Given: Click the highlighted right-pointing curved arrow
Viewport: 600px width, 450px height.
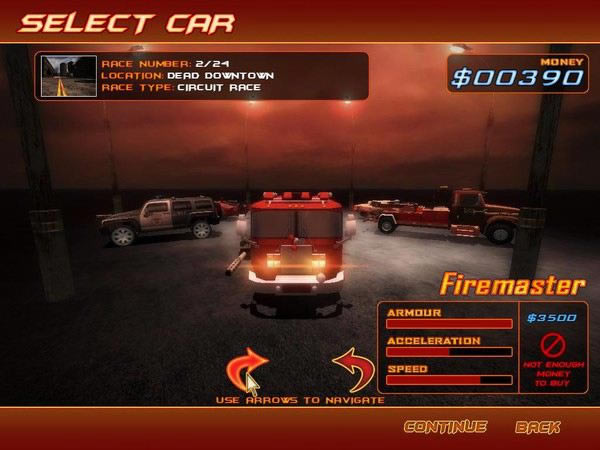Looking at the screenshot, I should [x=247, y=368].
